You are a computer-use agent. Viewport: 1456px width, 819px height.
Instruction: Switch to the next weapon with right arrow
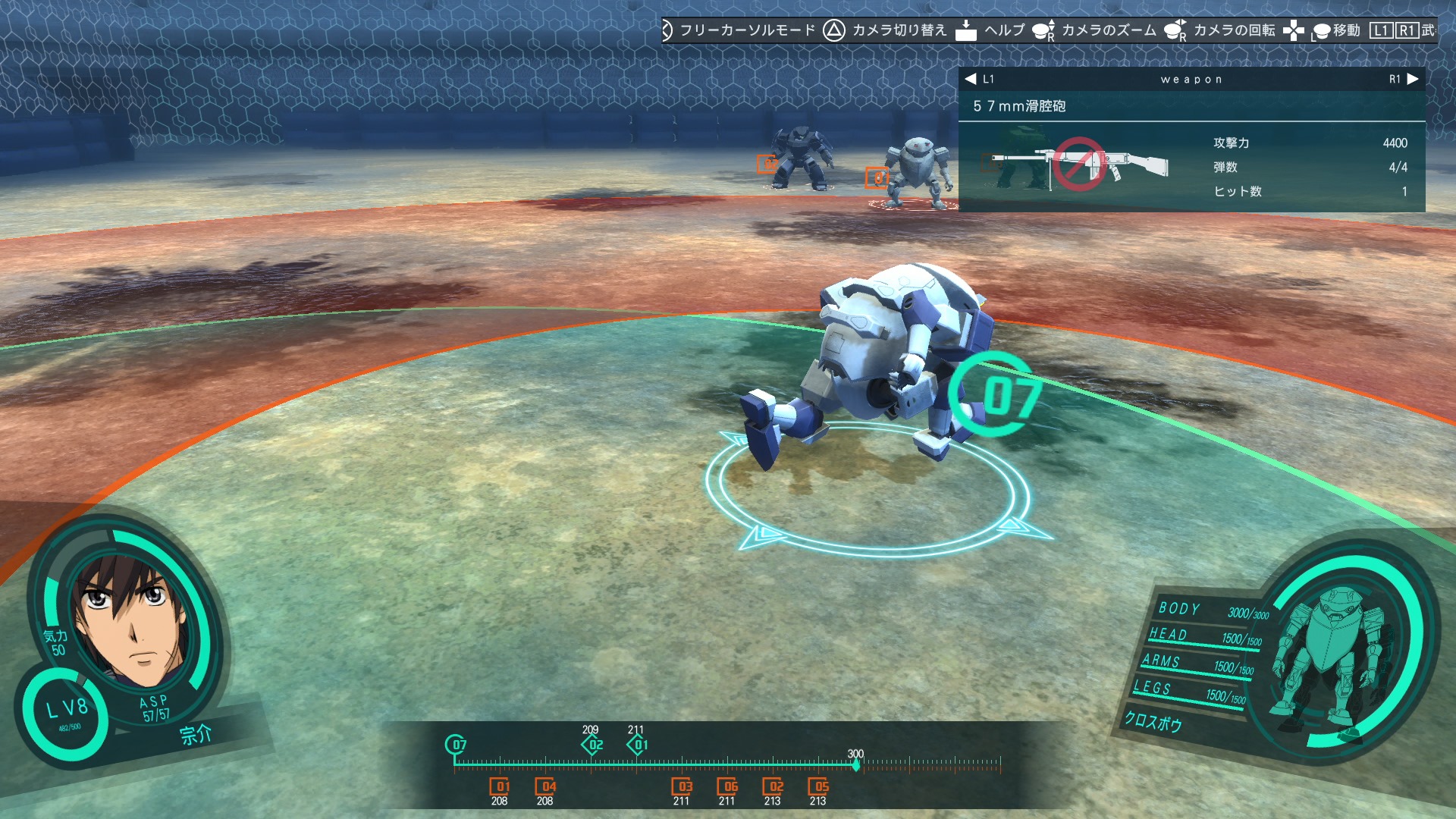[x=1412, y=79]
